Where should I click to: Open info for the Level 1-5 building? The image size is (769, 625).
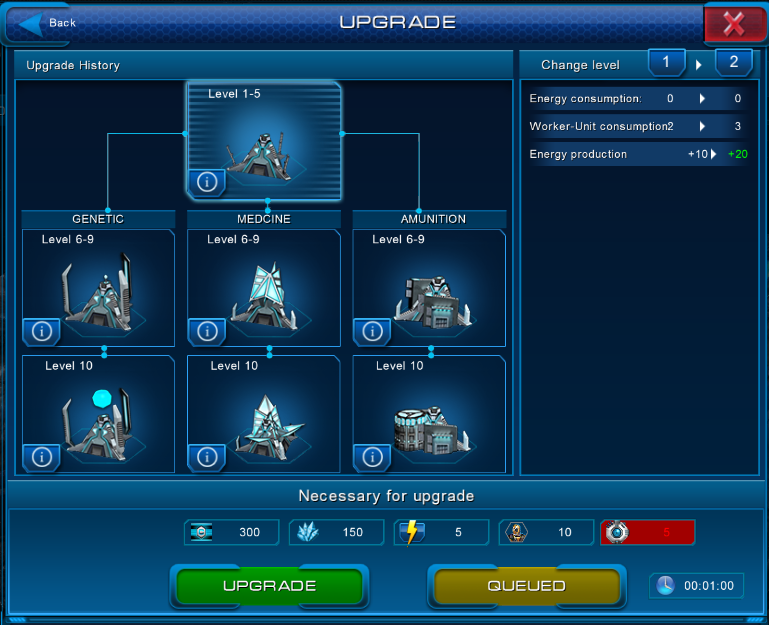tap(207, 182)
